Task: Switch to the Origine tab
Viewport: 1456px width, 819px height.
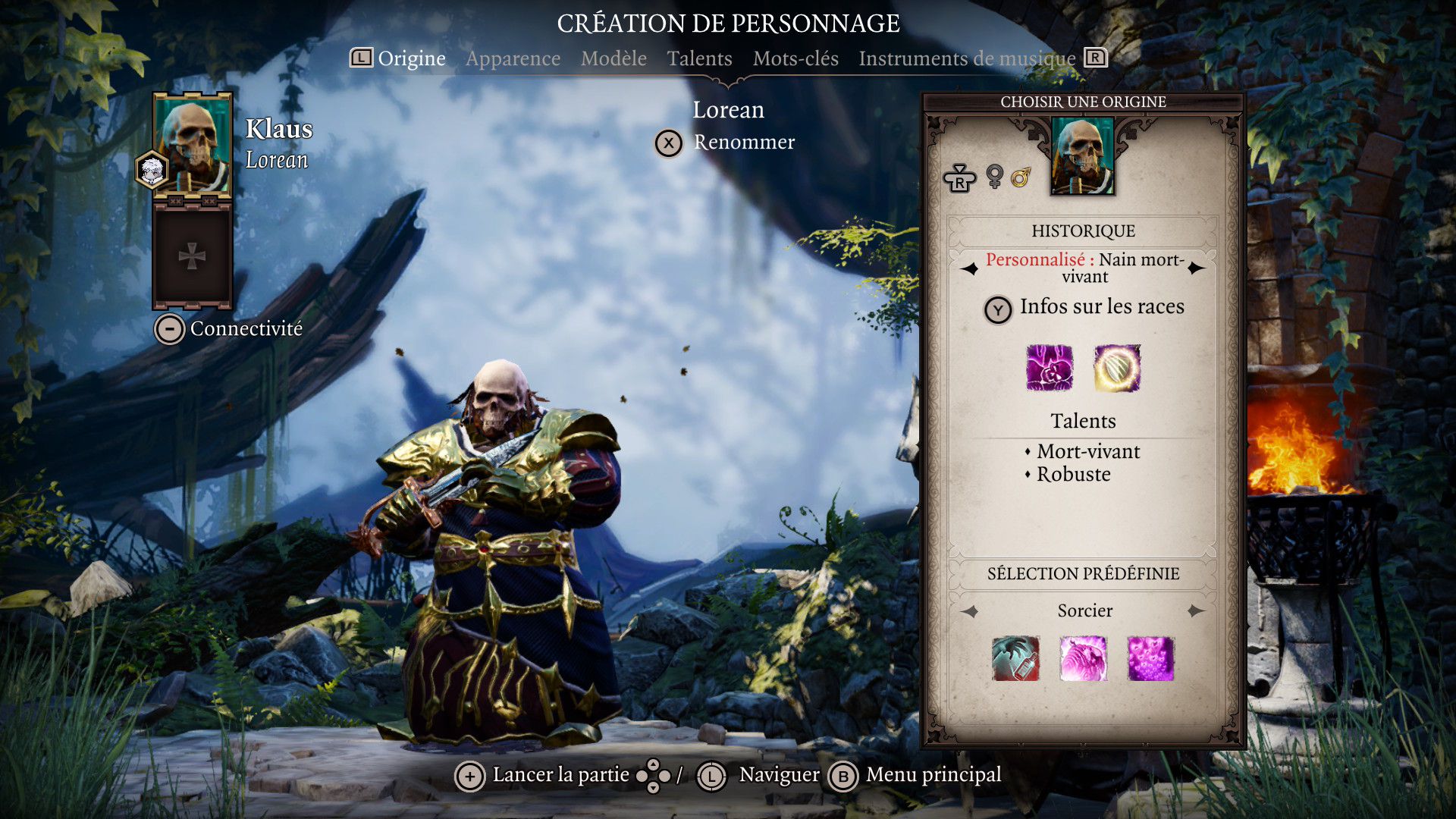Action: click(411, 58)
